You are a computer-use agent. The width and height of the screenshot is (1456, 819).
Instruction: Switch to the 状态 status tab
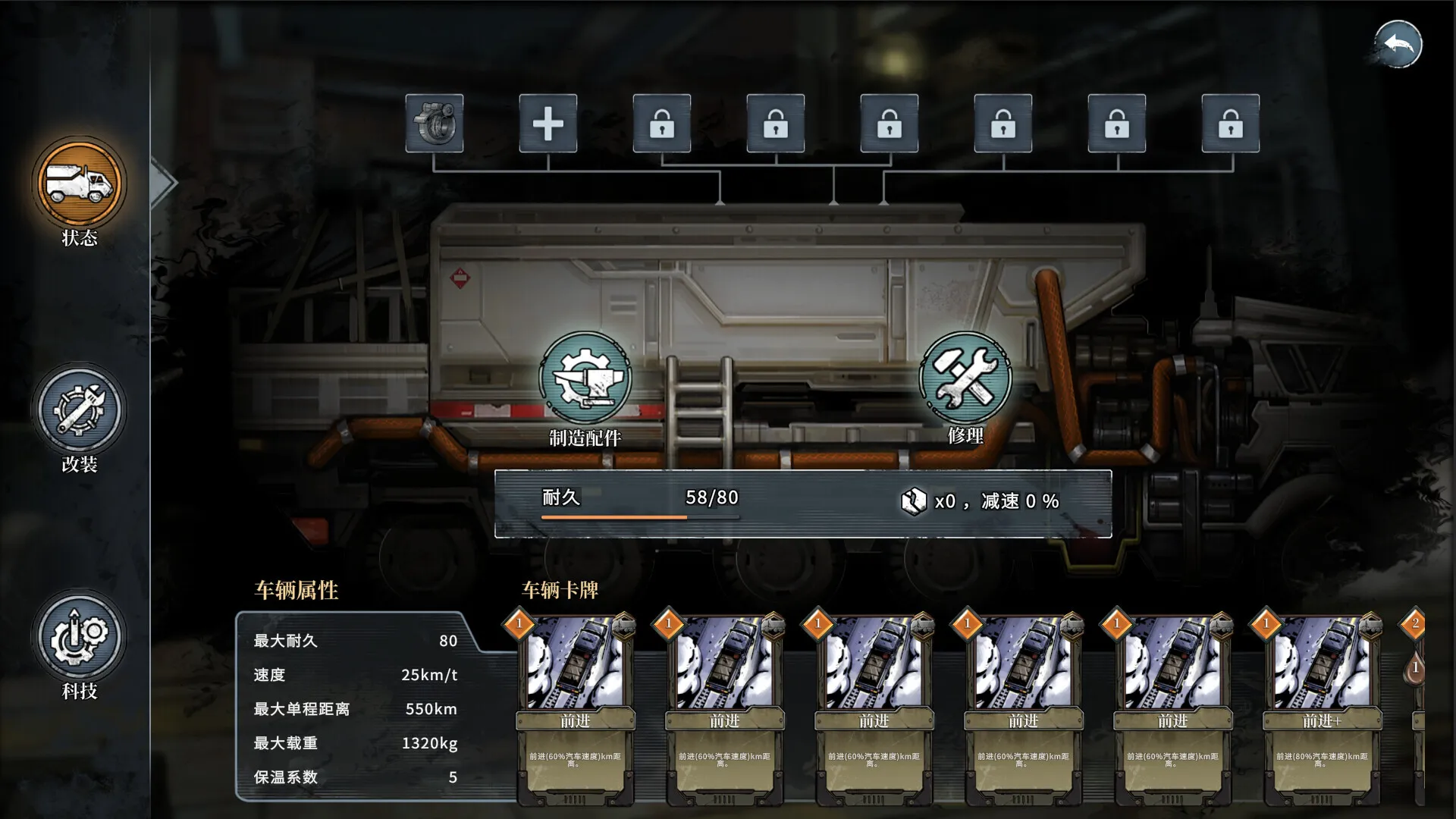(x=79, y=184)
